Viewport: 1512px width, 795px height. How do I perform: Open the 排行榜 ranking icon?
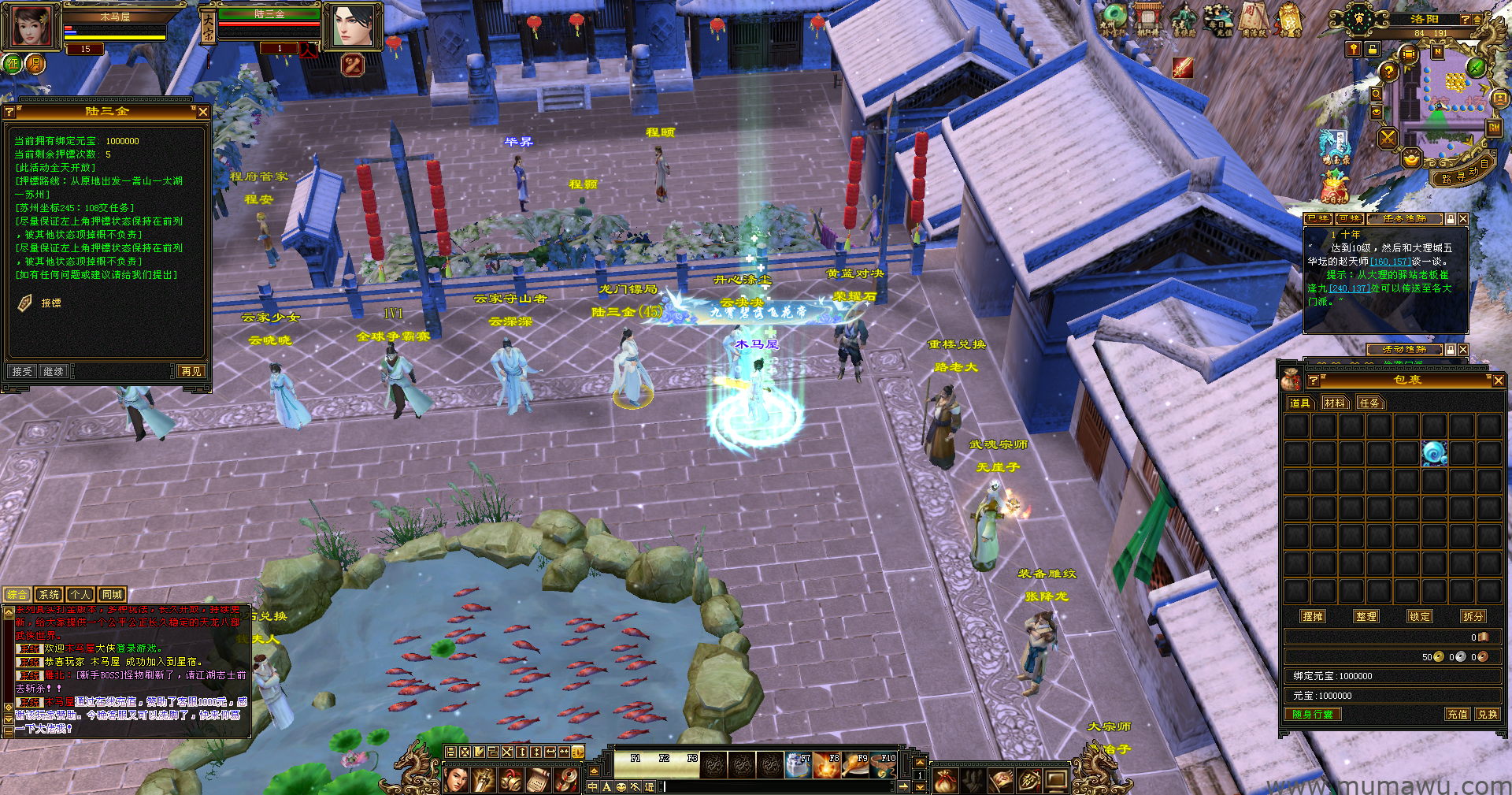[1148, 20]
